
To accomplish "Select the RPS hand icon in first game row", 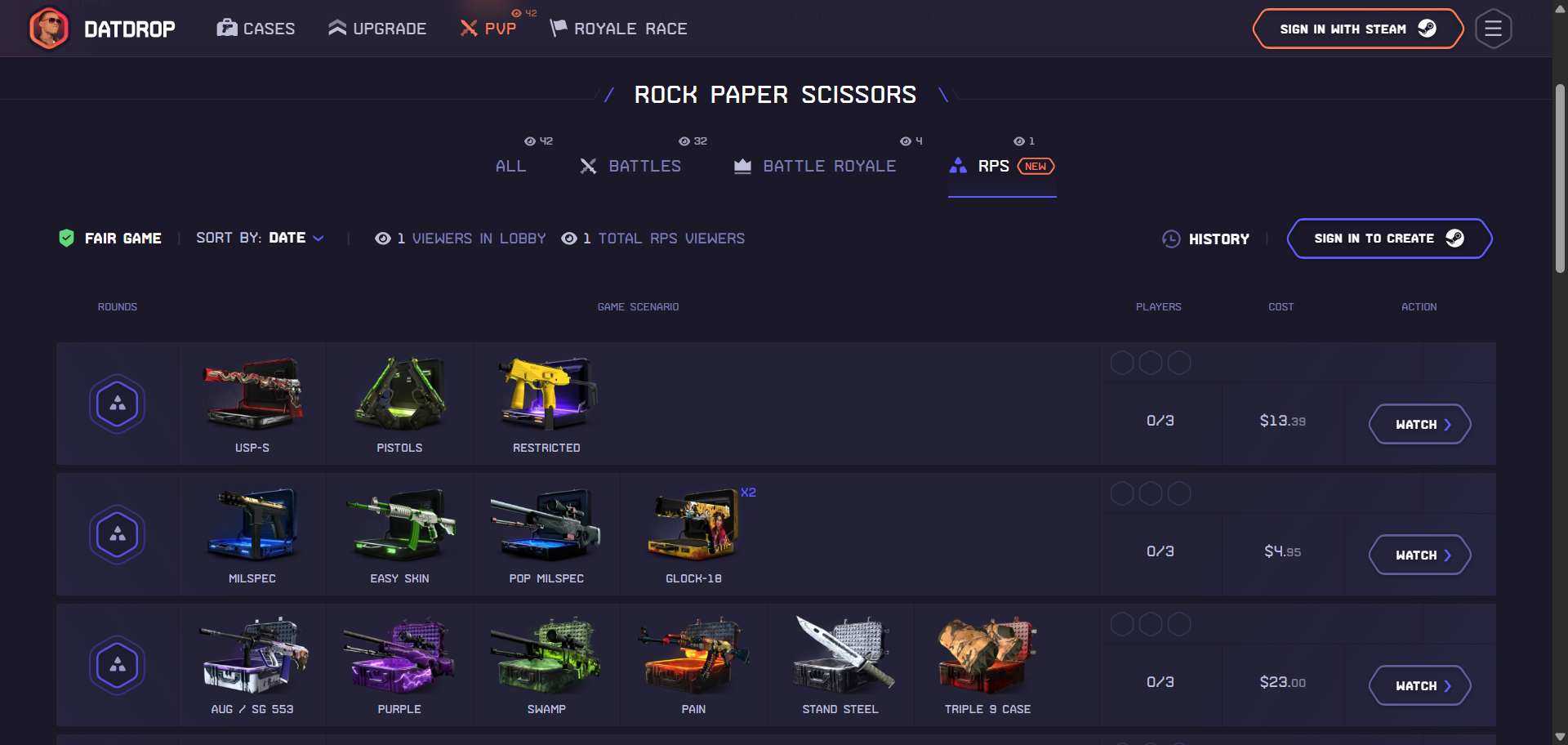I will tap(117, 403).
